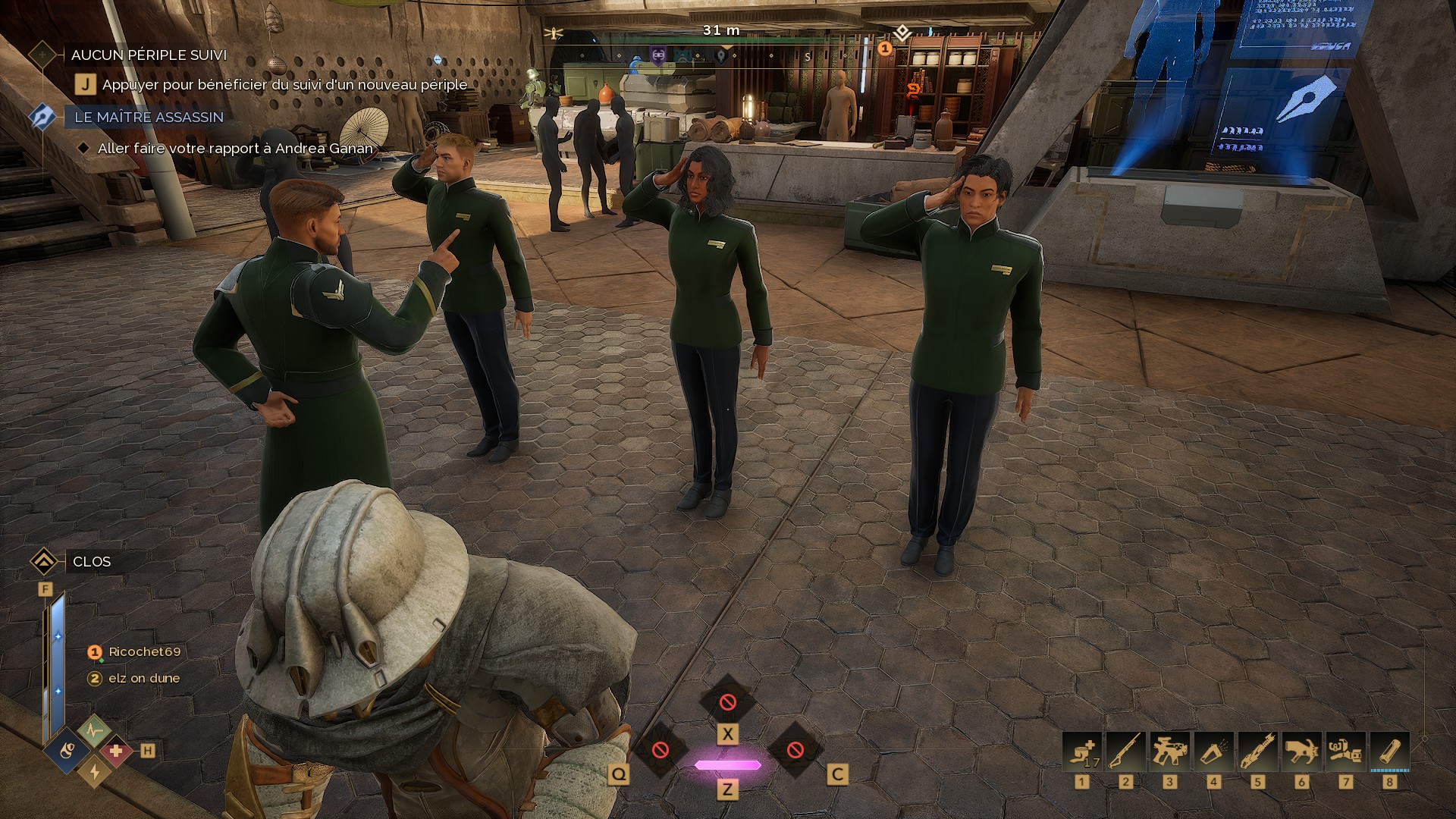Select party member elz on dune
Viewport: 1456px width, 819px height.
pos(143,678)
